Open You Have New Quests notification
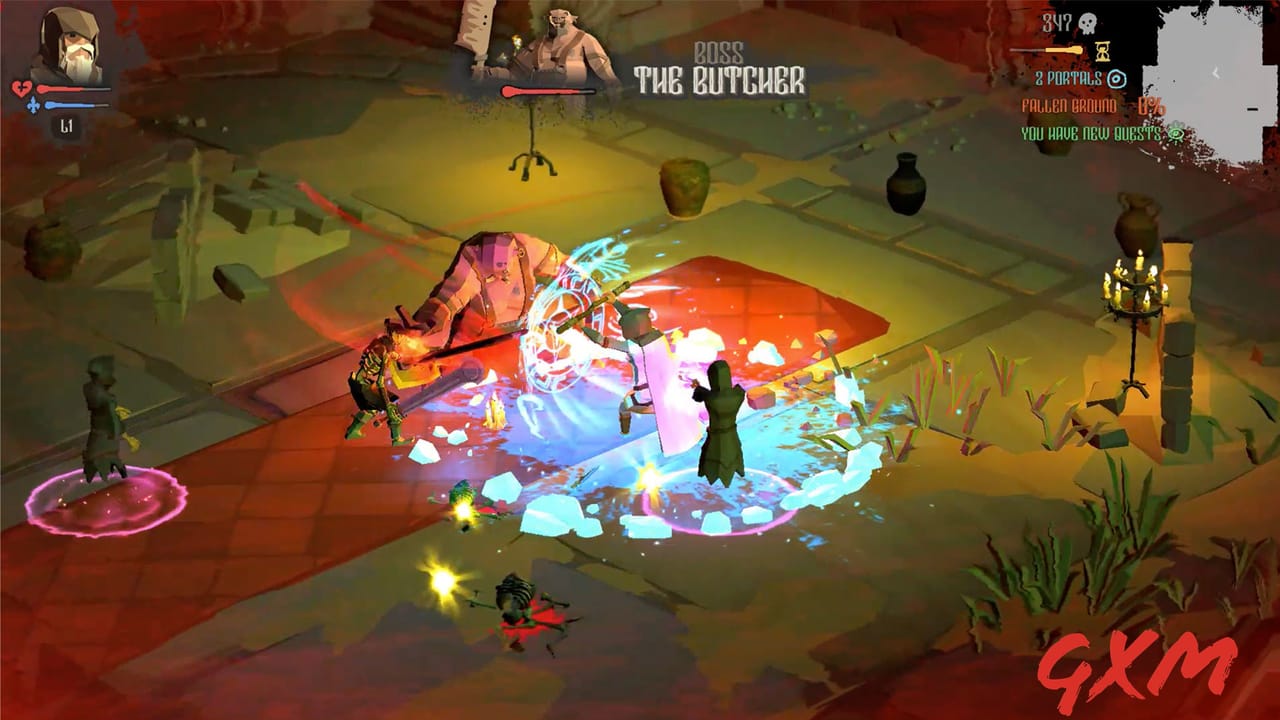Image resolution: width=1280 pixels, height=720 pixels. click(1090, 133)
